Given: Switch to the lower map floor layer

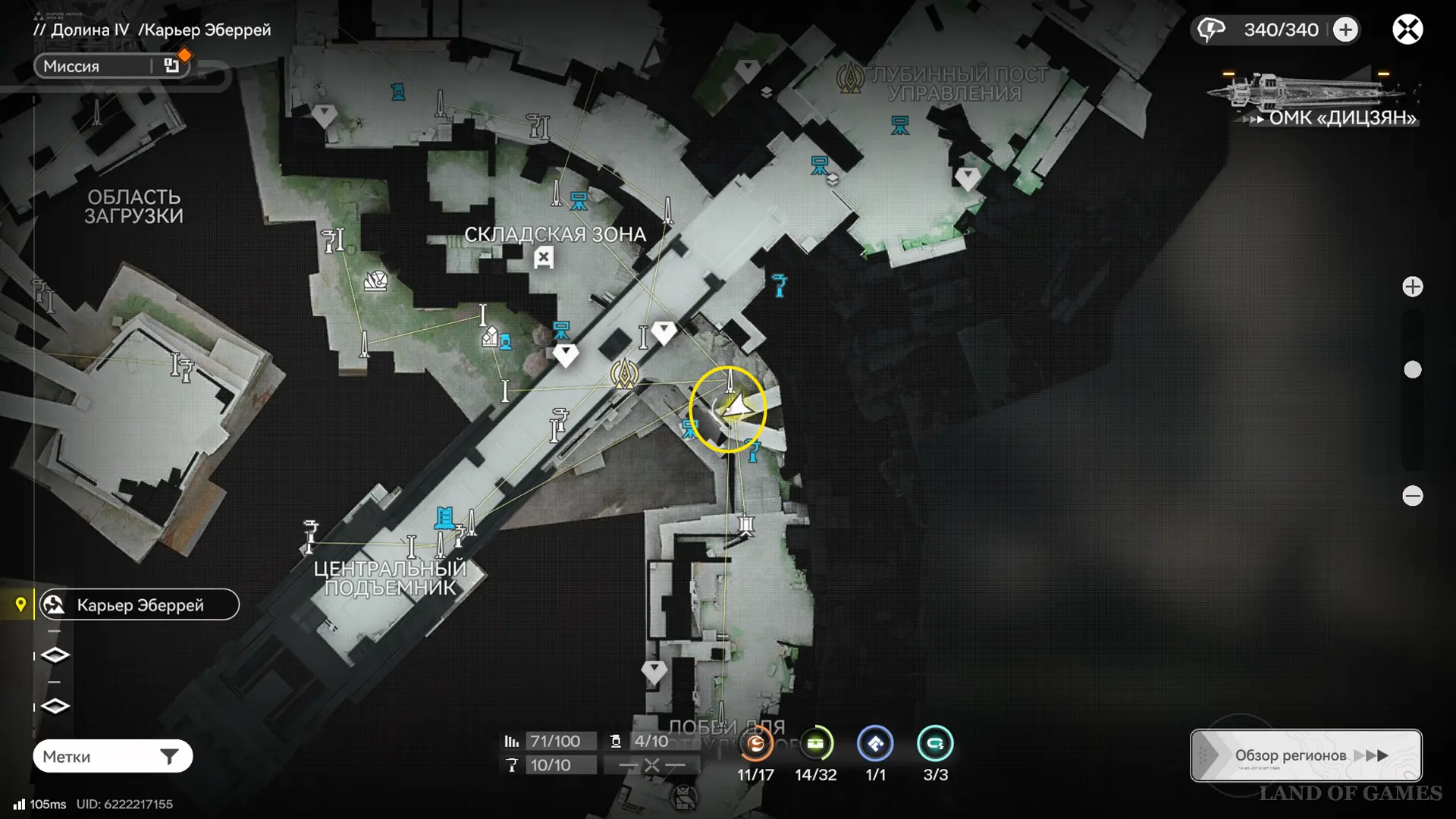Looking at the screenshot, I should tap(55, 707).
